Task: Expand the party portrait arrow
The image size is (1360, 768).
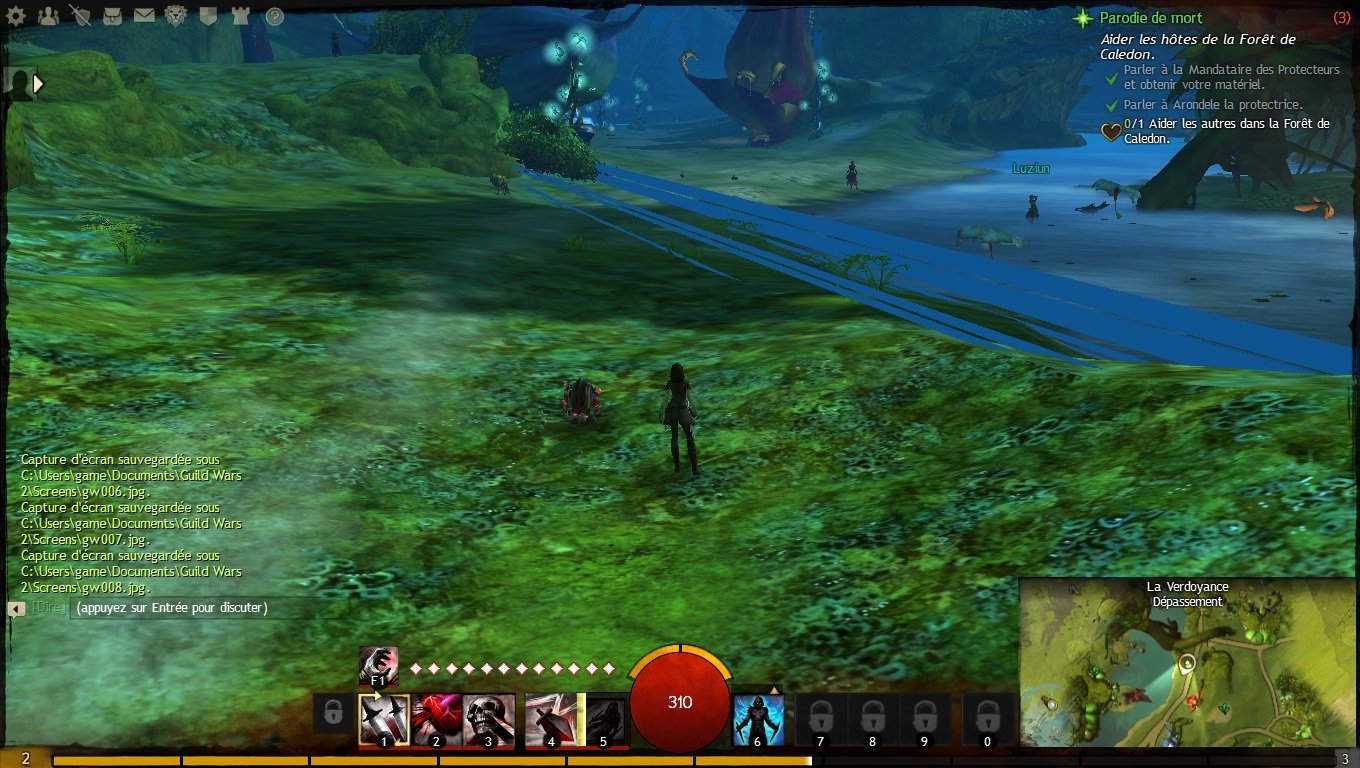Action: point(39,84)
